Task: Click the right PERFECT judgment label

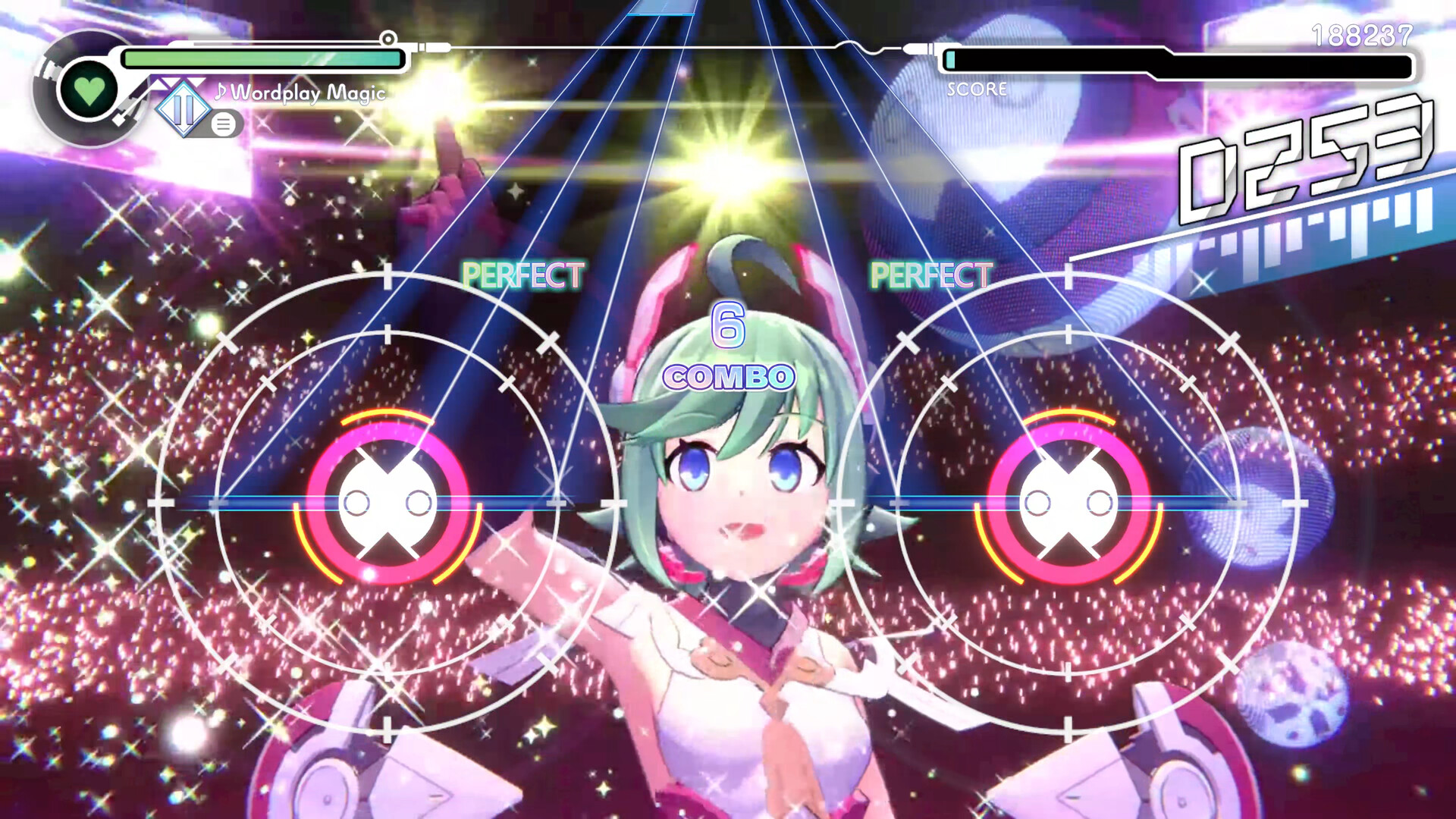Action: (x=930, y=274)
